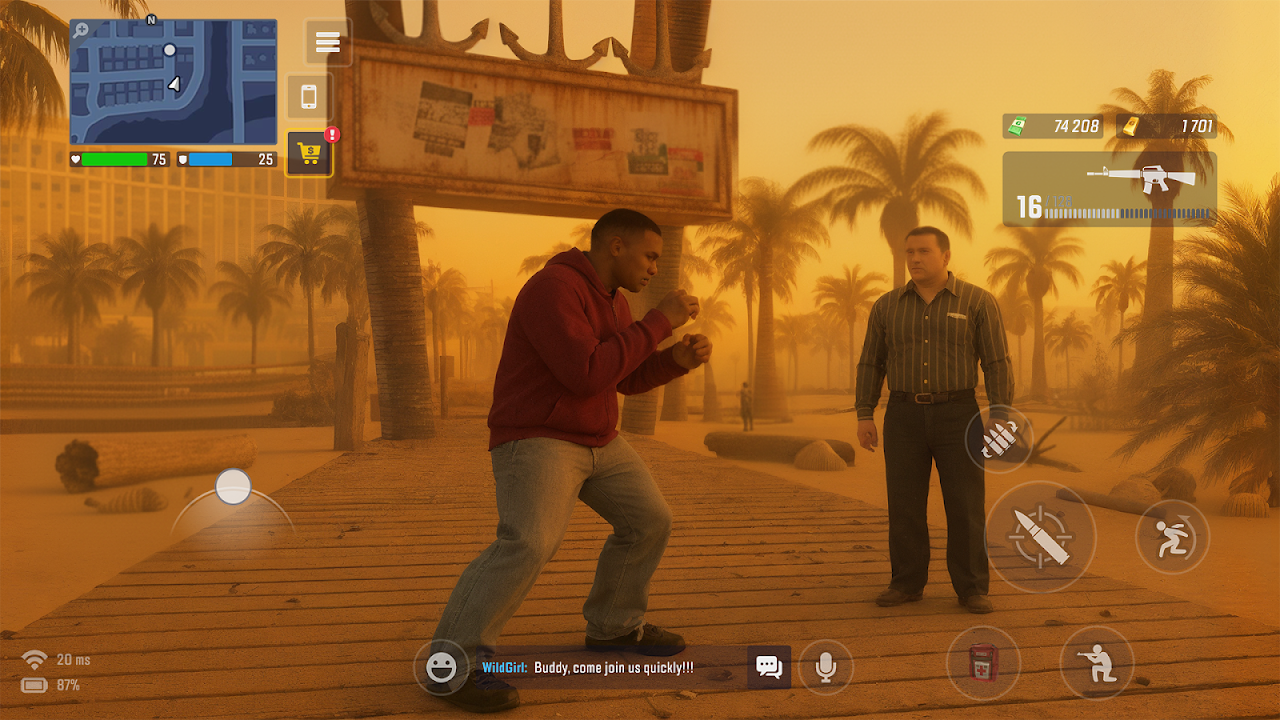Open the smartphone
1280x720 pixels.
tap(309, 97)
